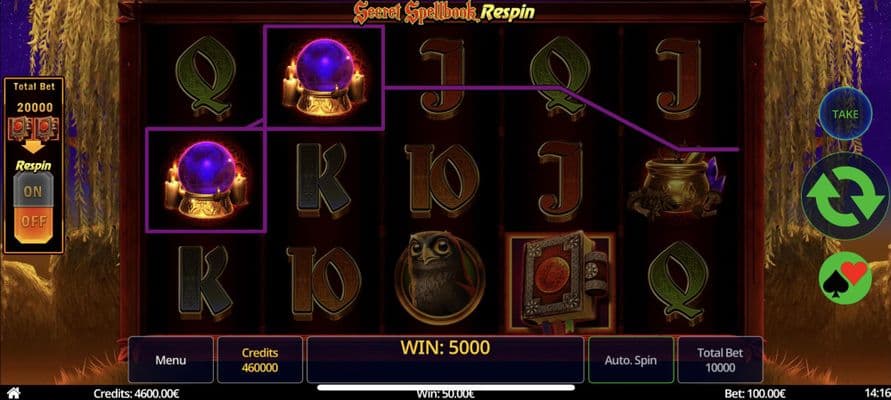Click the green spin arrows button
This screenshot has height=400, width=891.
[x=845, y=197]
